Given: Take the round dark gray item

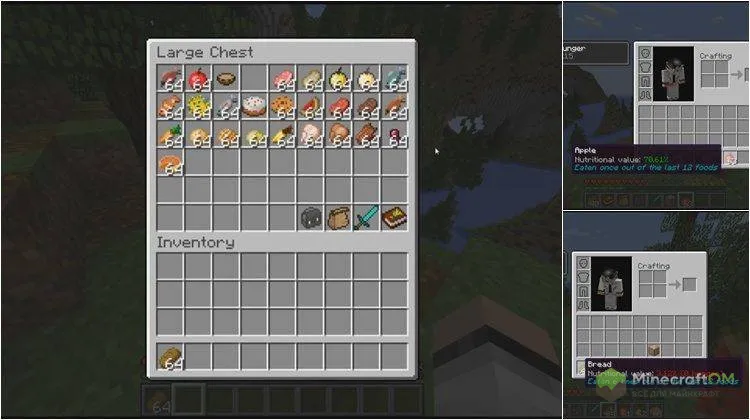Looking at the screenshot, I should pyautogui.click(x=310, y=217).
